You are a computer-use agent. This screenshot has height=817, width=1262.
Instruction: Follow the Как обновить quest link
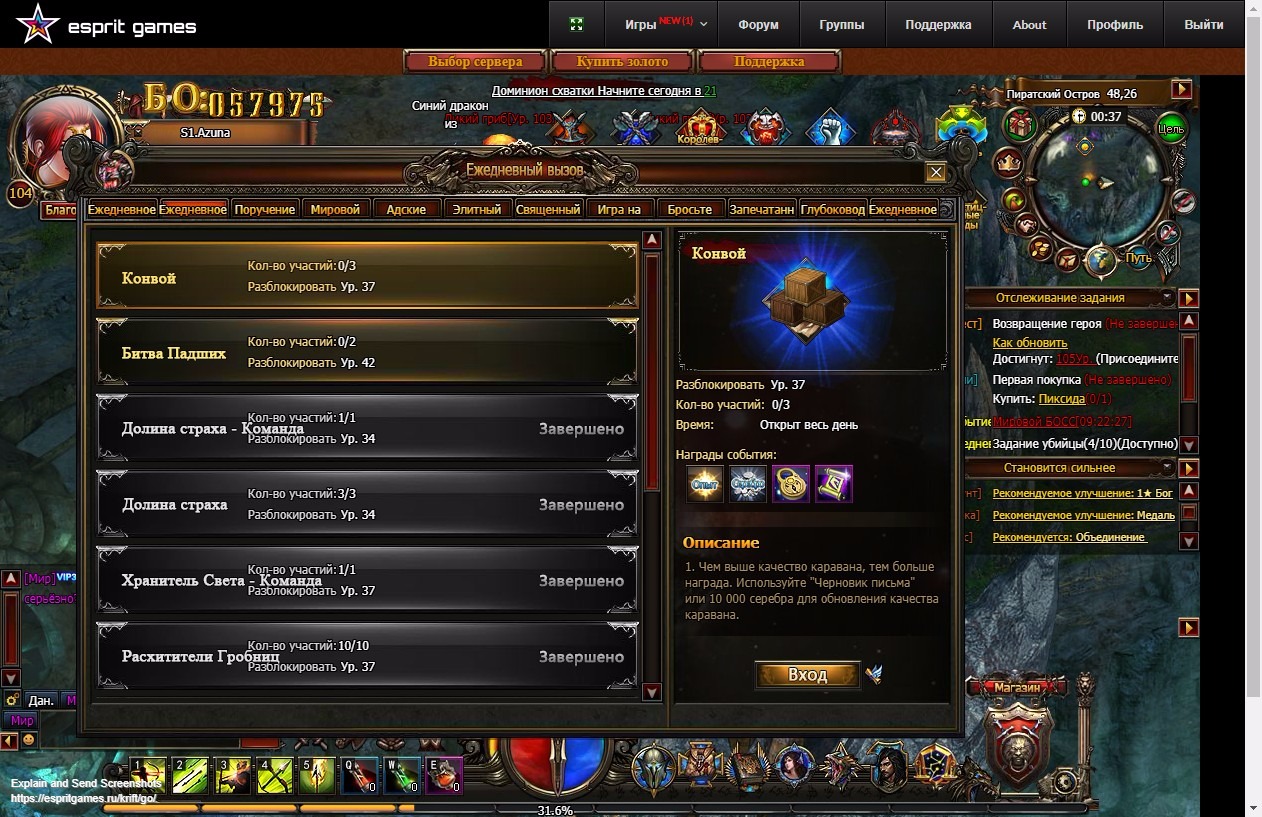pos(1029,342)
